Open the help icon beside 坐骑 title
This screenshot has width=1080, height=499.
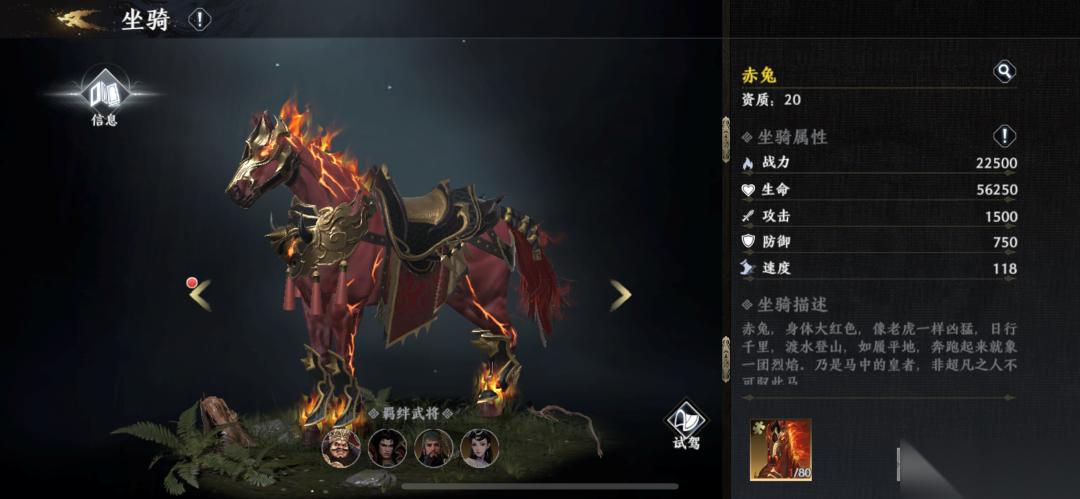tap(200, 19)
